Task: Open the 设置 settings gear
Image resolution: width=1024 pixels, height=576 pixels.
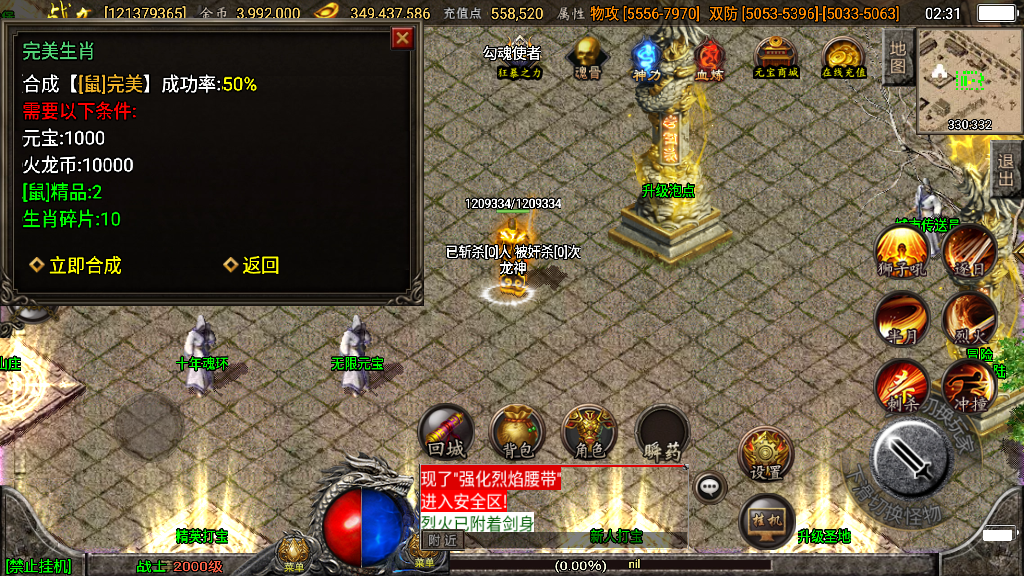Action: 766,455
